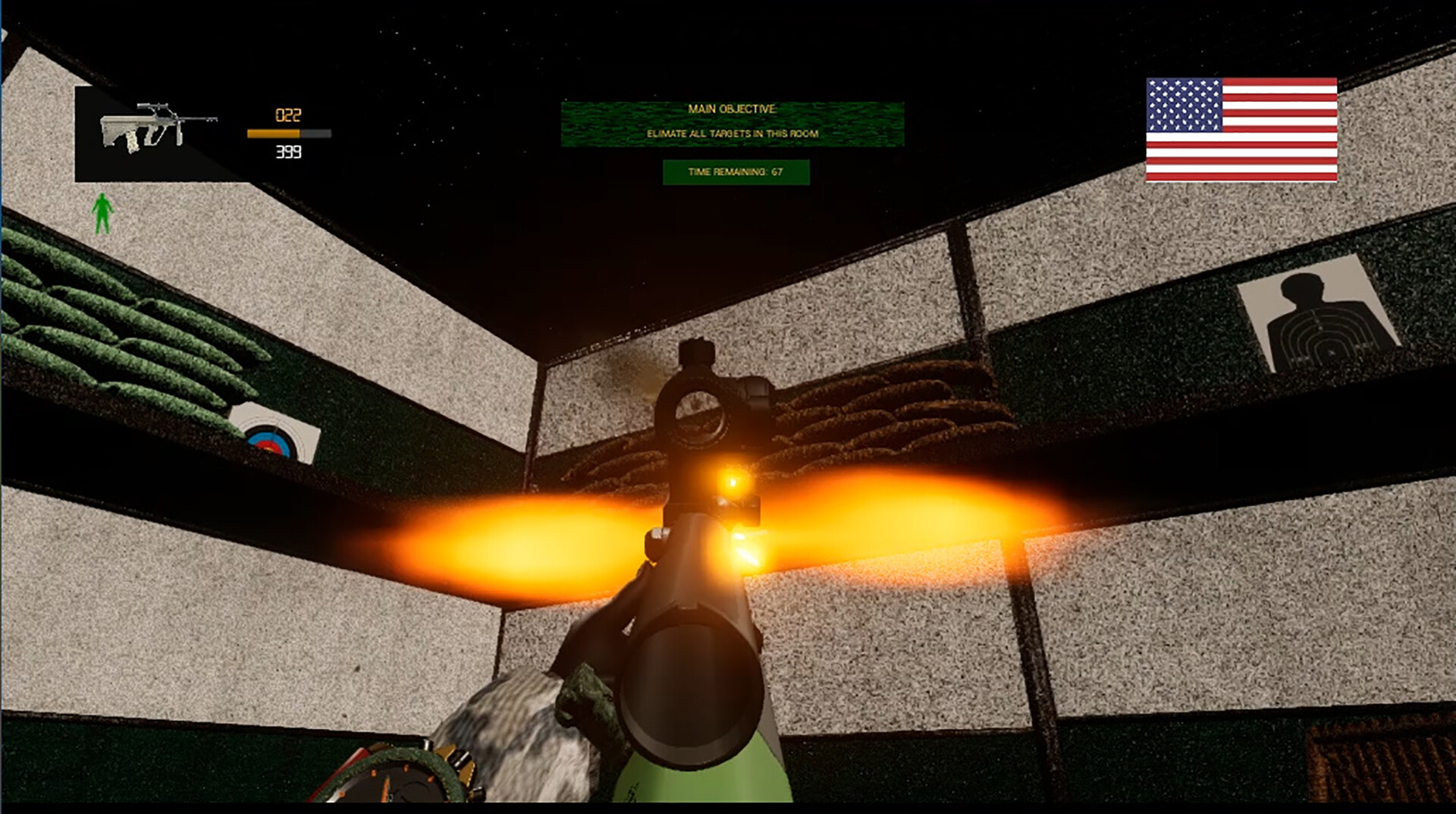Click the reserve ammo count 399
Viewport: 1456px width, 814px height.
pyautogui.click(x=287, y=152)
